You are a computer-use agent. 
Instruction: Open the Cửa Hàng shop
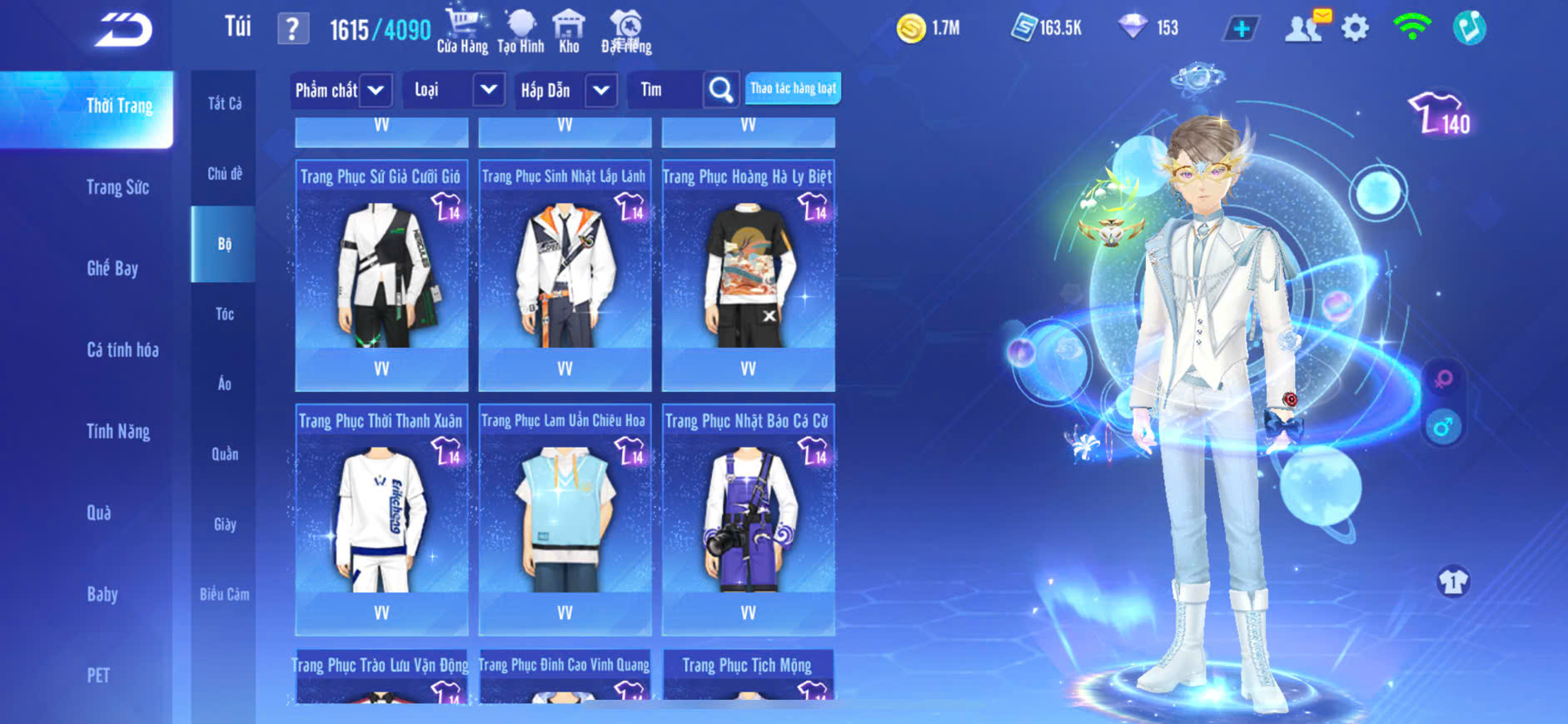point(462,31)
